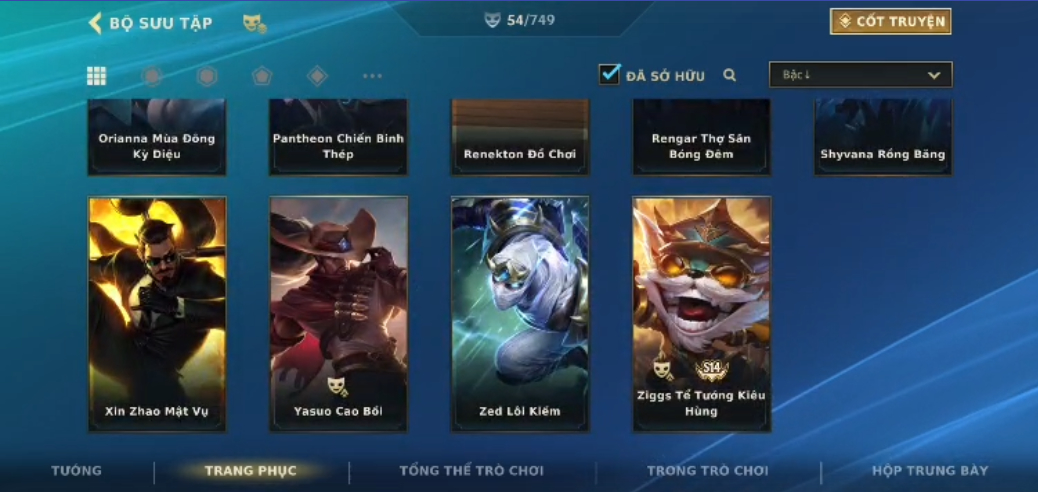This screenshot has width=1038, height=492.
Task: Switch to the Tổng Thể Trò Chơi tab
Action: (x=471, y=471)
